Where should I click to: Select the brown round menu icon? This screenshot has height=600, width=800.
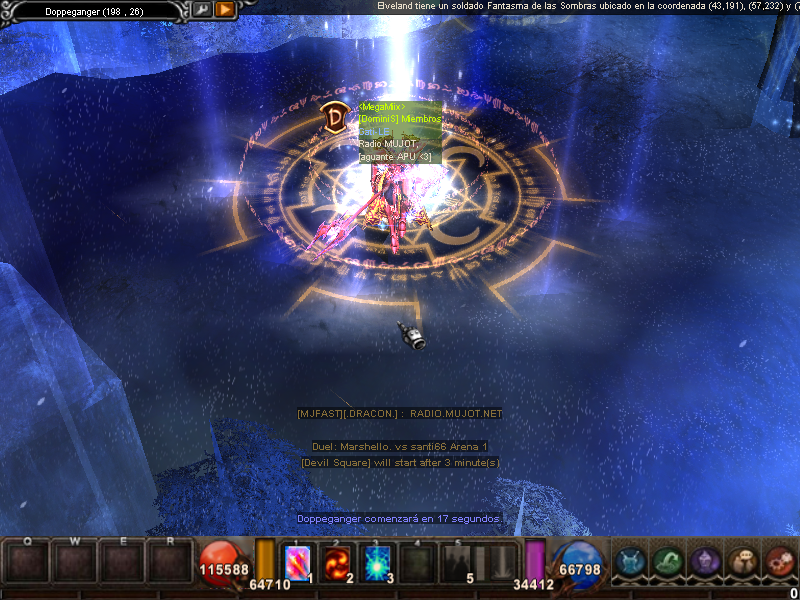click(742, 562)
